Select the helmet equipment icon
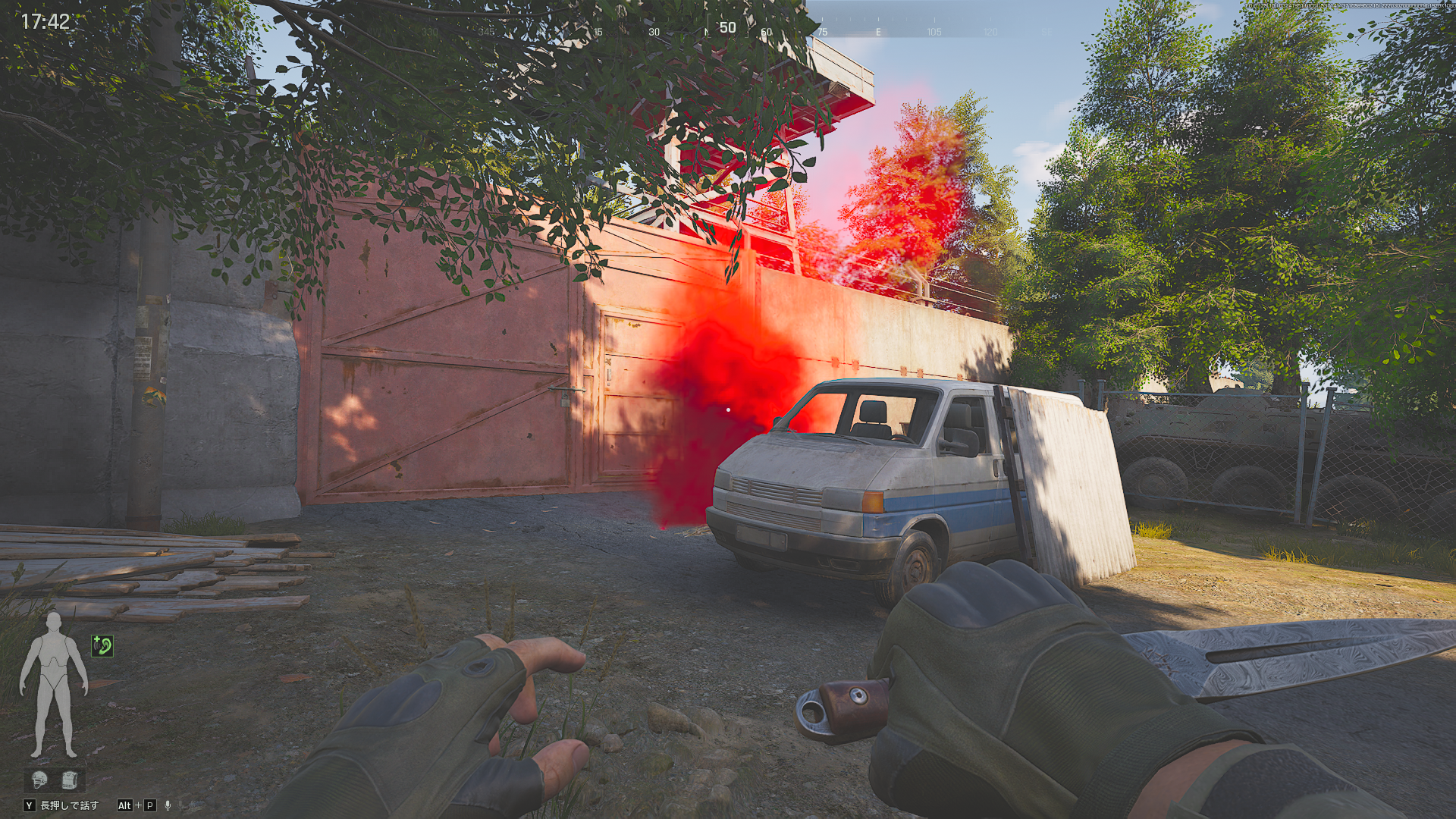This screenshot has height=819, width=1456. pos(39,779)
